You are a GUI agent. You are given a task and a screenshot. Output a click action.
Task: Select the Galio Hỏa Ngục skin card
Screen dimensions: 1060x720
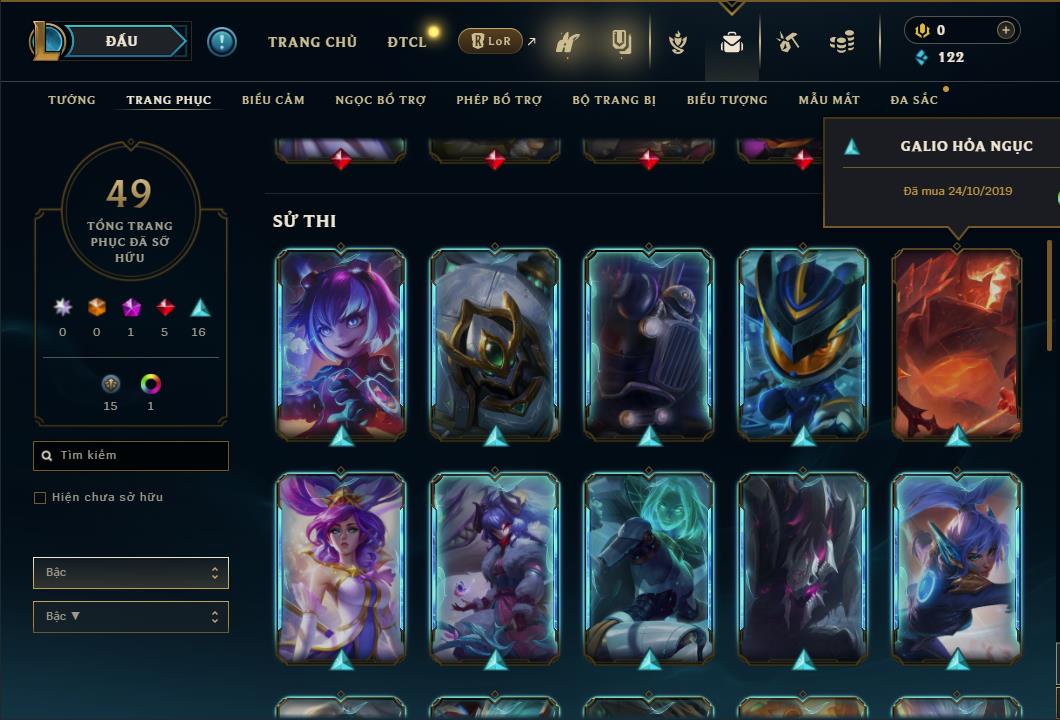tap(957, 342)
